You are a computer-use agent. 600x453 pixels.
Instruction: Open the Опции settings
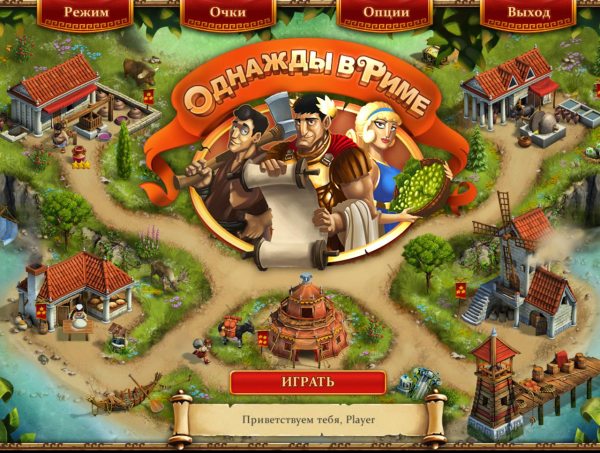385,13
